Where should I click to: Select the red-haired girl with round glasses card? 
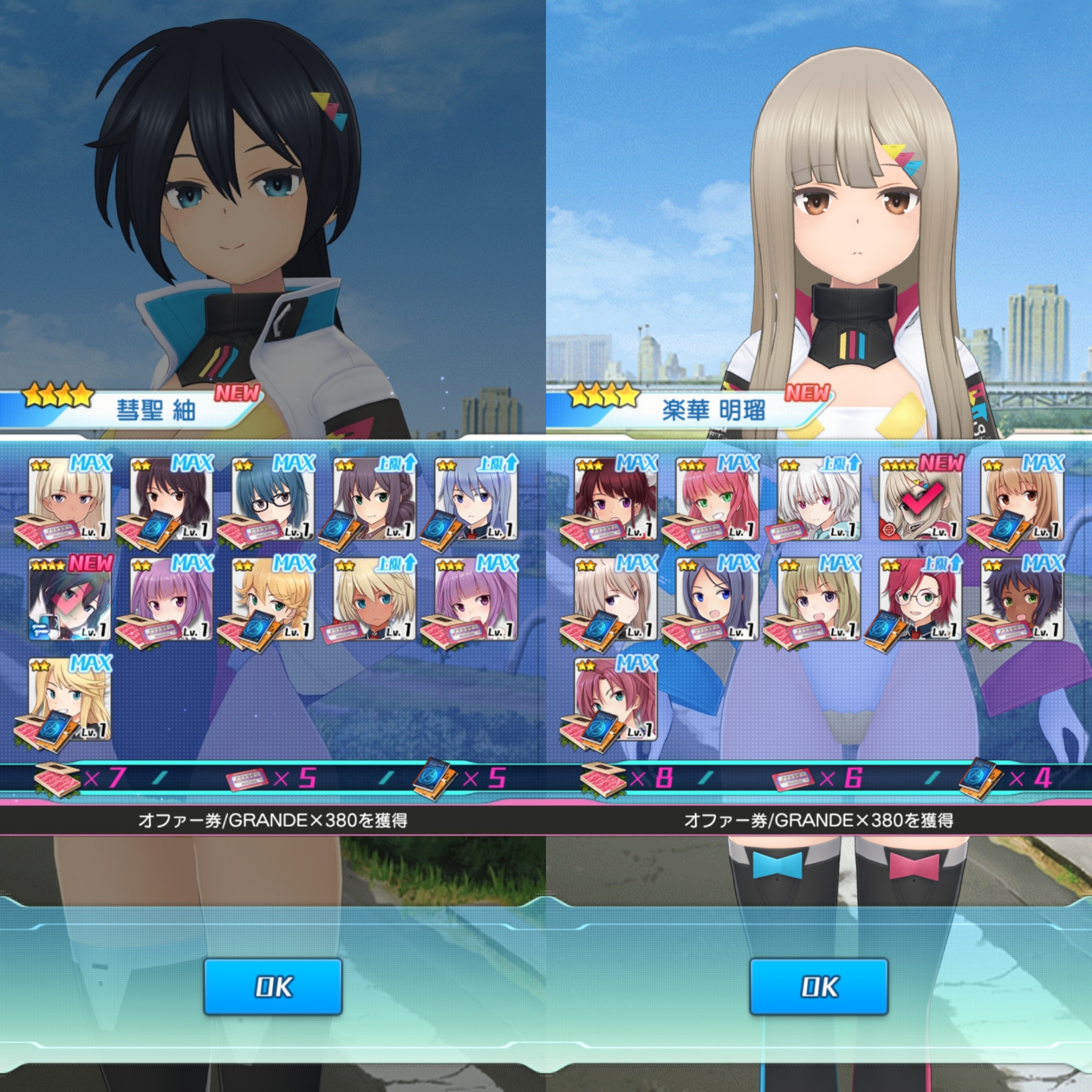pos(920,599)
